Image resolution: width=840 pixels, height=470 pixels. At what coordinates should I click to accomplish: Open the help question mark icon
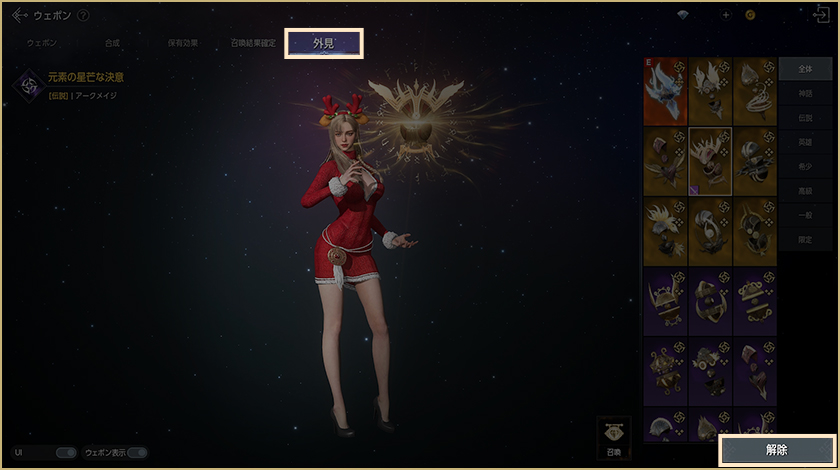[x=83, y=15]
